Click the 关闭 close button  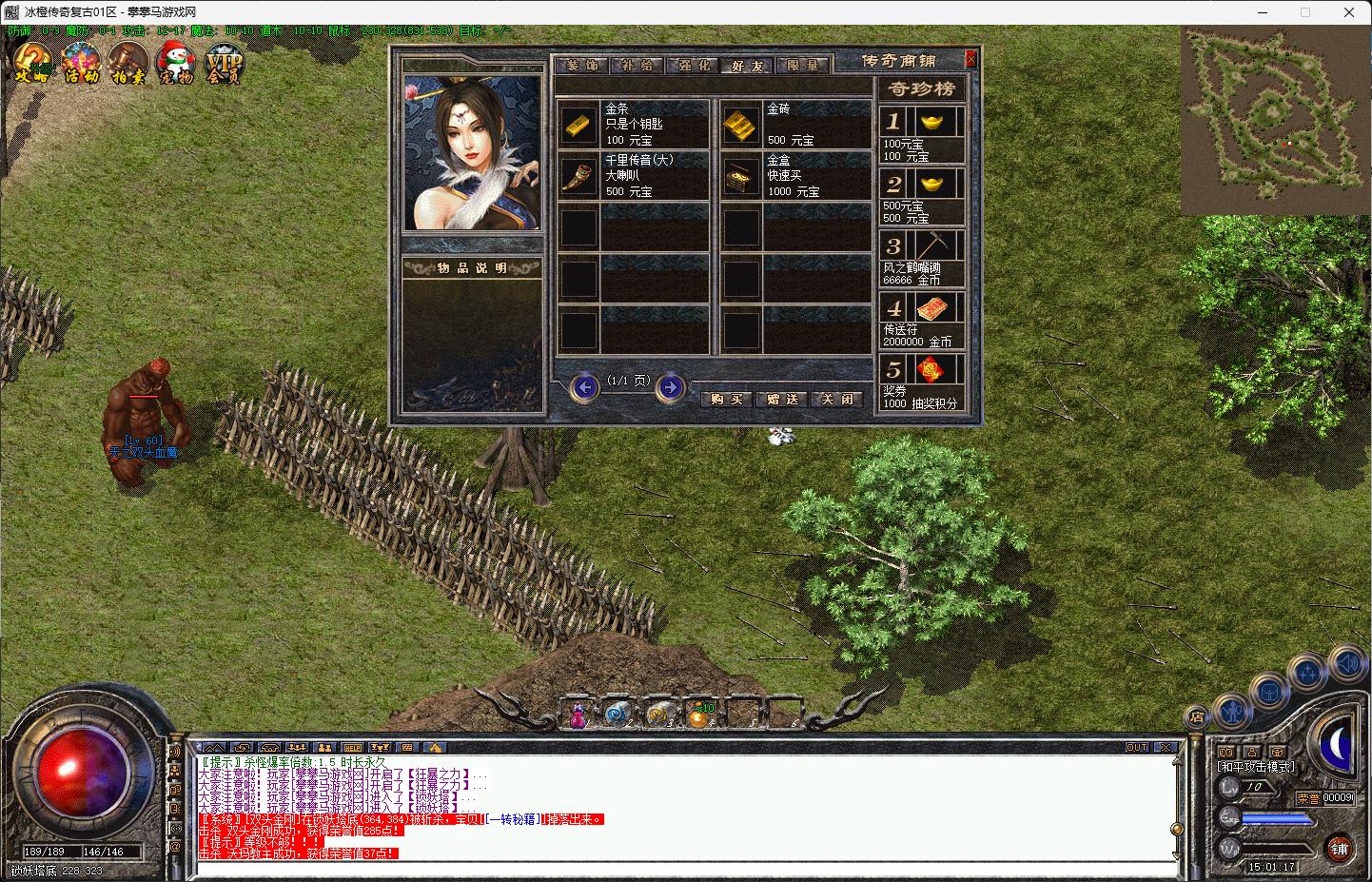pyautogui.click(x=837, y=400)
